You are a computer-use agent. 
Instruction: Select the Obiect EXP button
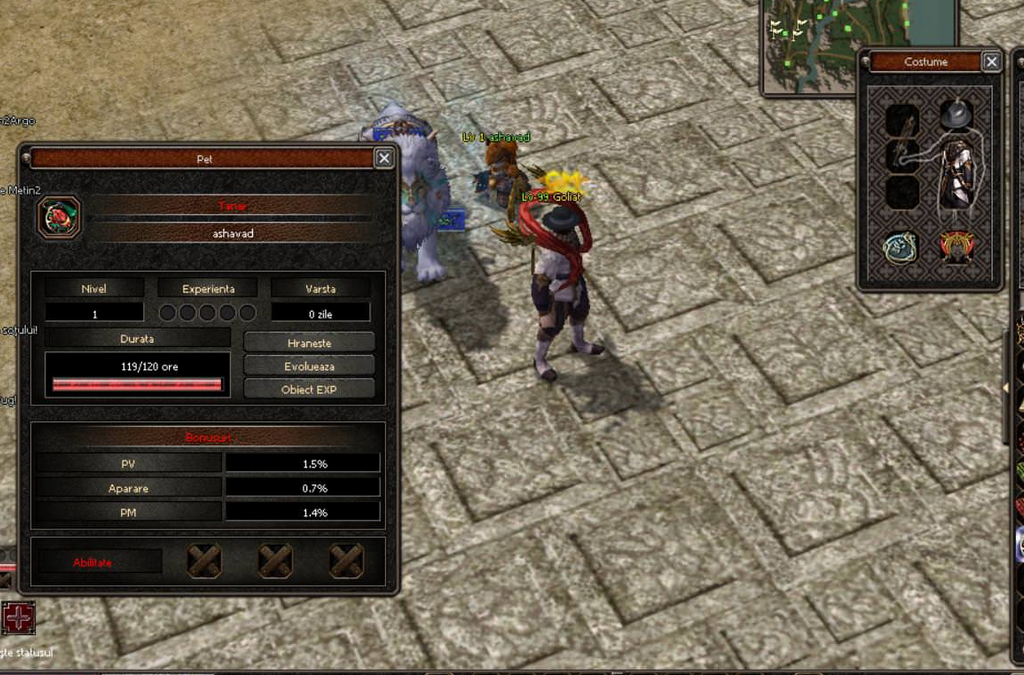click(x=309, y=389)
